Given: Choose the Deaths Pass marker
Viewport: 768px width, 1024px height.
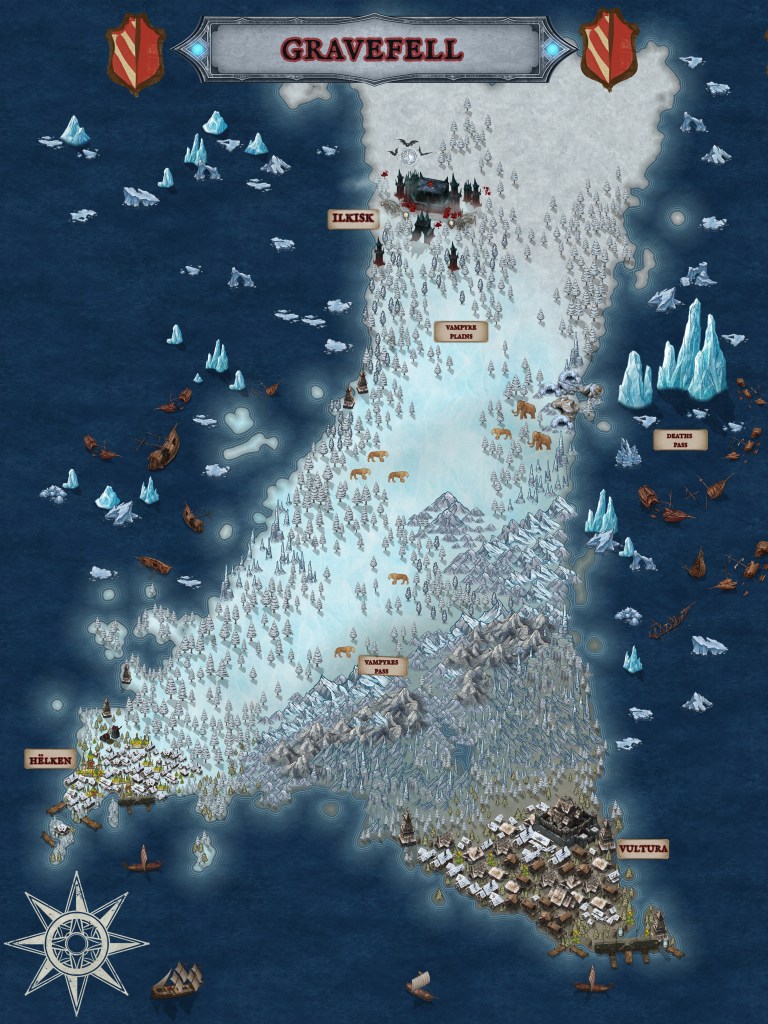Looking at the screenshot, I should pos(680,439).
